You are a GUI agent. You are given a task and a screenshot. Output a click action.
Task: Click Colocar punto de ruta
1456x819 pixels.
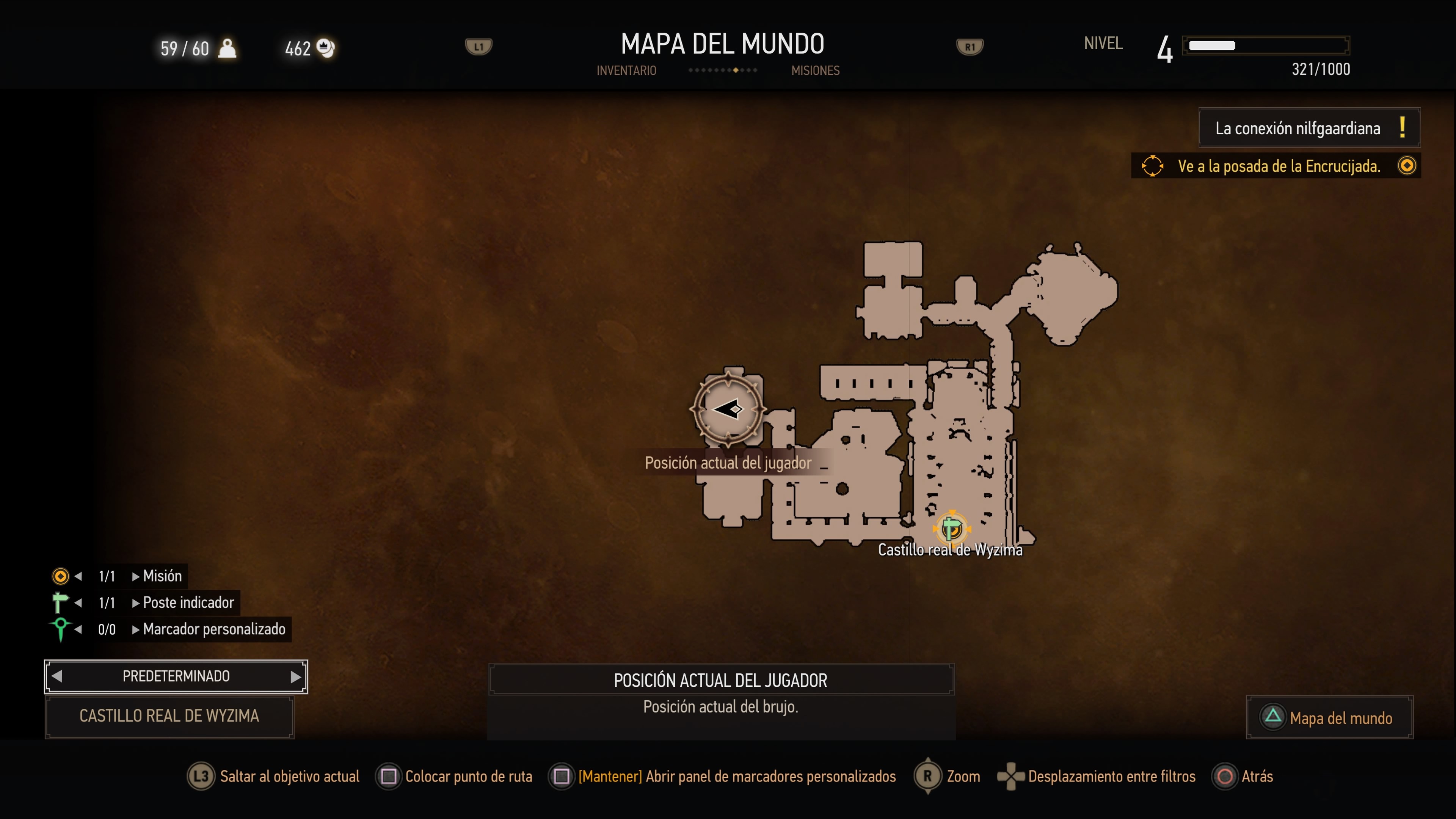[x=455, y=777]
